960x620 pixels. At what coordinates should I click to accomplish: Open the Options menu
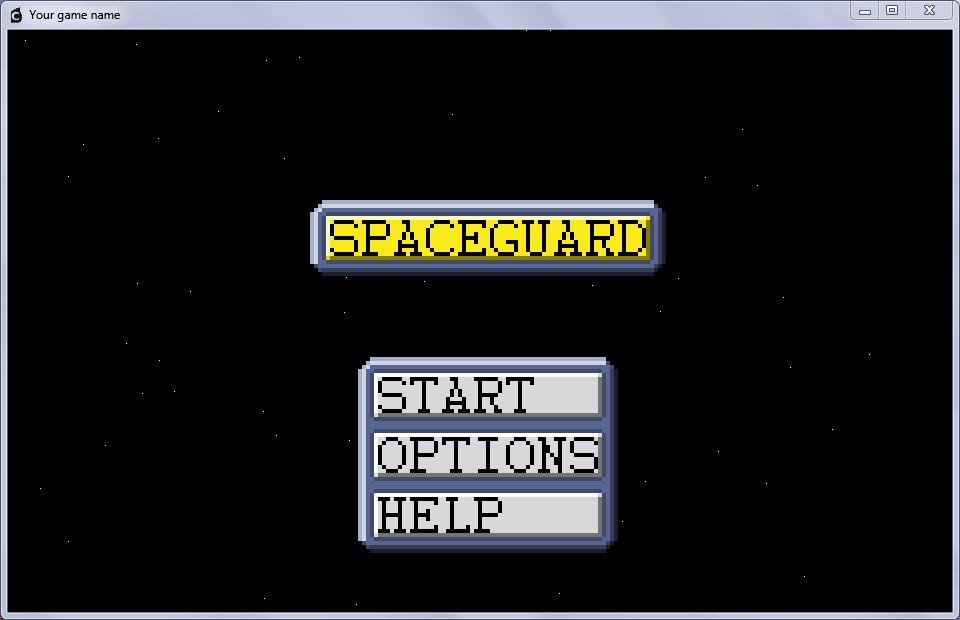(x=487, y=455)
